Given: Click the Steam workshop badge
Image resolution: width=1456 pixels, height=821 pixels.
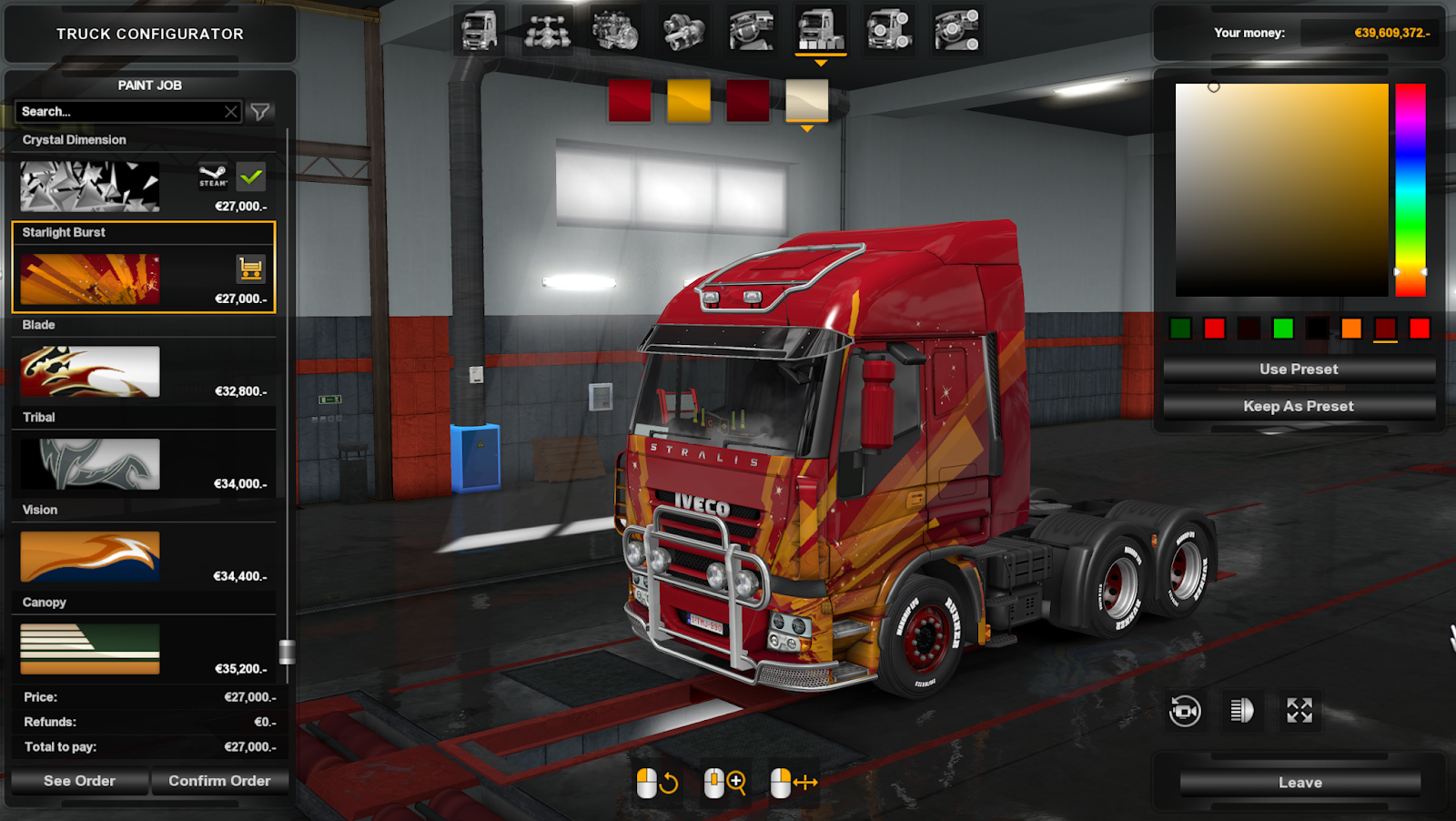Looking at the screenshot, I should (211, 177).
